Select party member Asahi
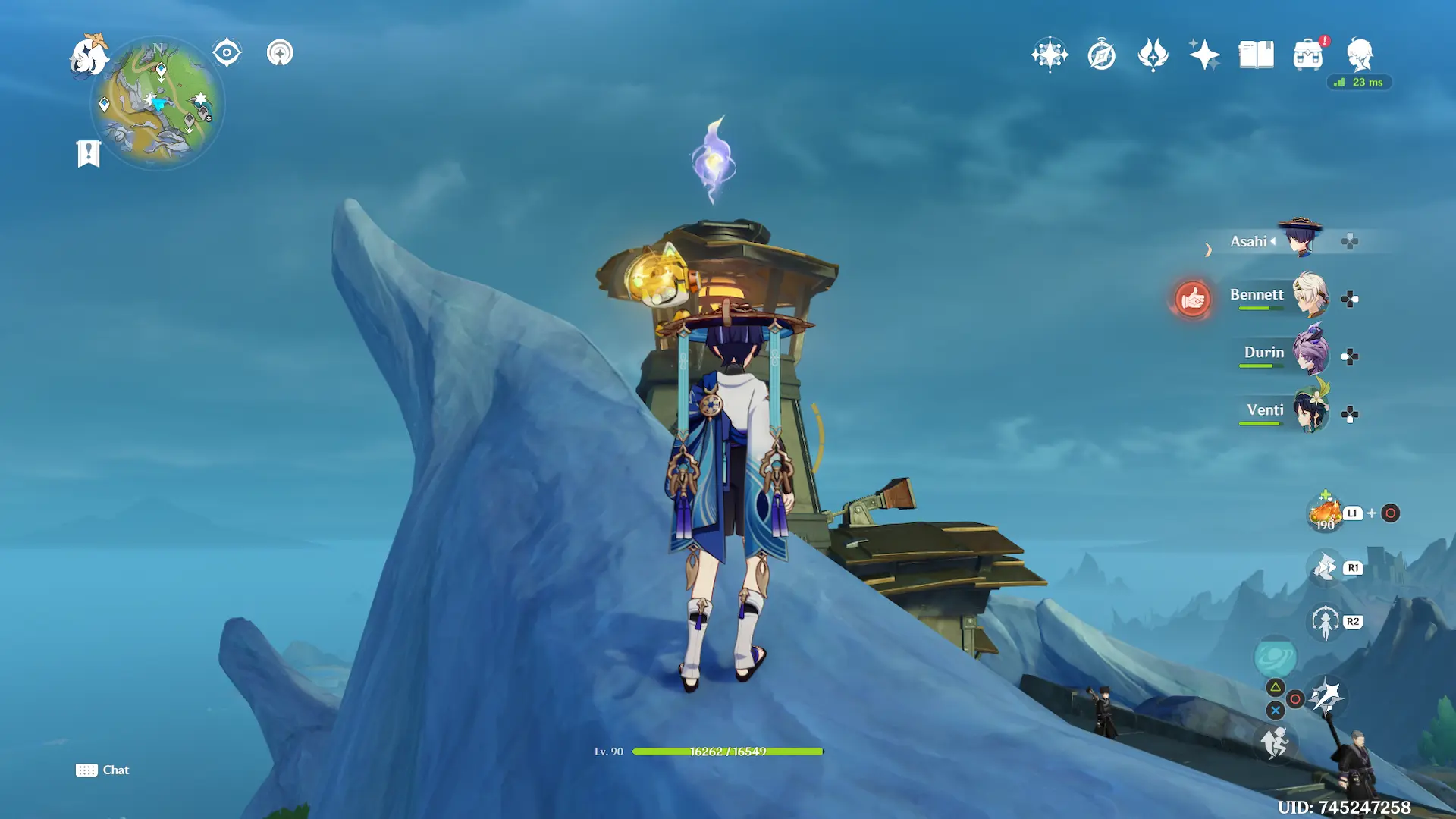 (1299, 240)
